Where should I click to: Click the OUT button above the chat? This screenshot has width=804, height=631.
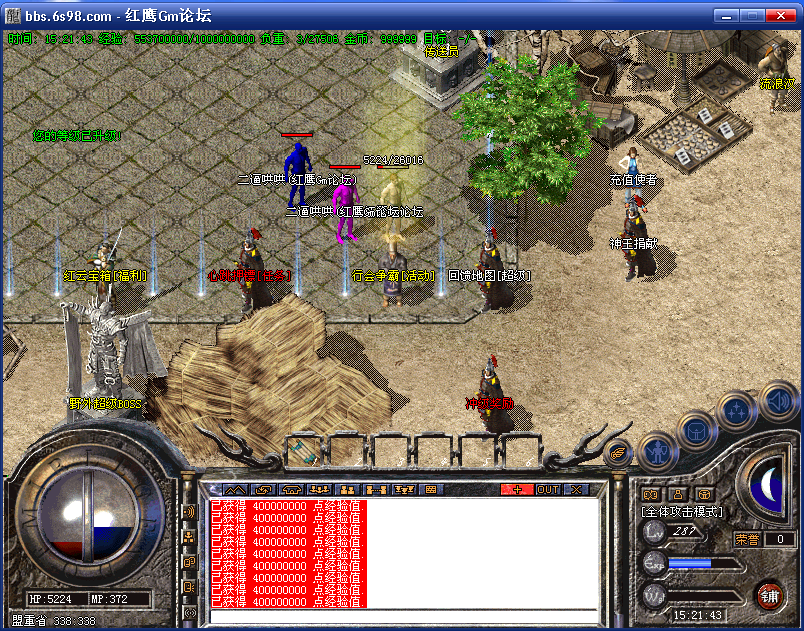click(x=548, y=489)
